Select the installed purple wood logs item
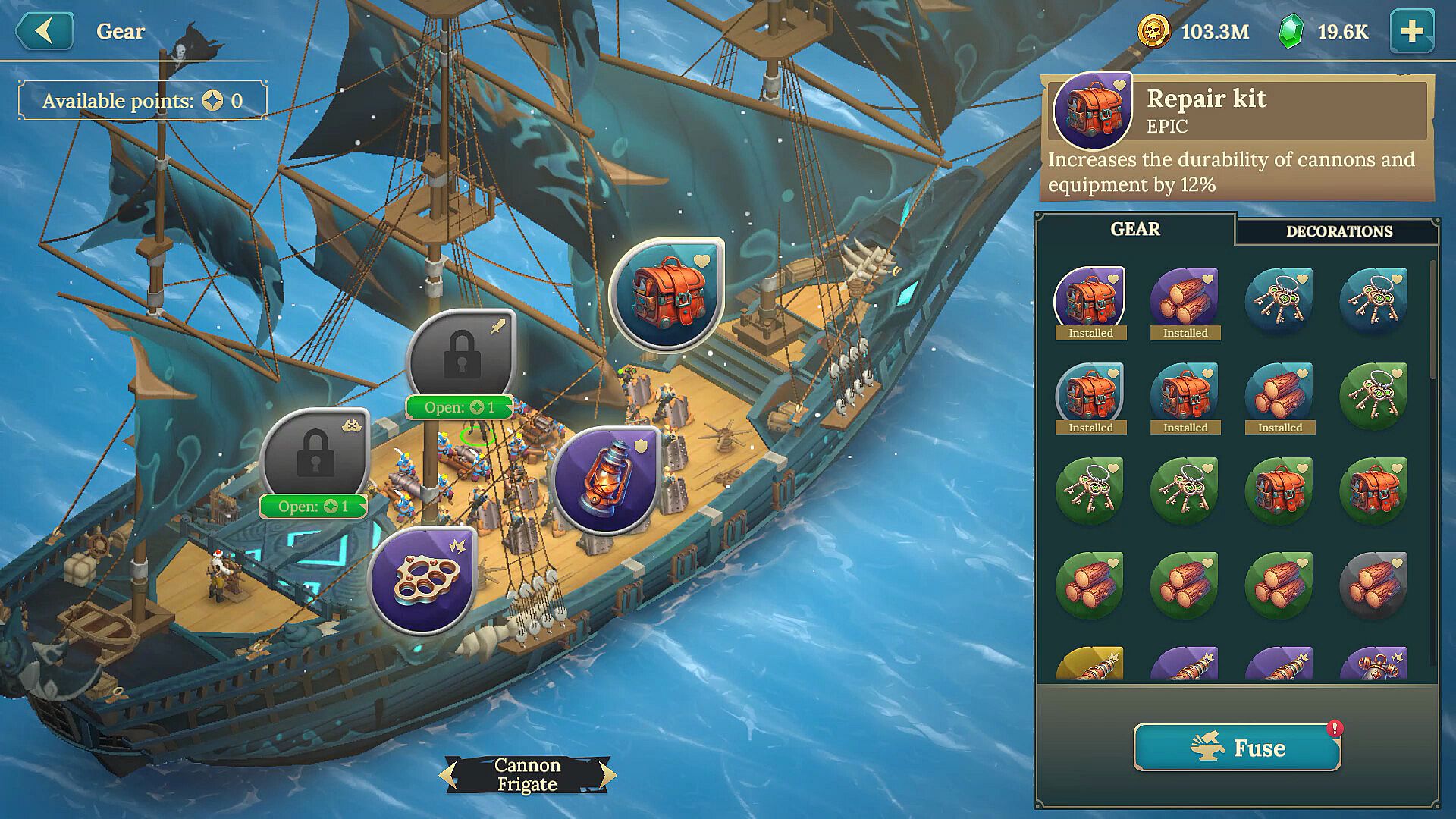 pos(1185,301)
